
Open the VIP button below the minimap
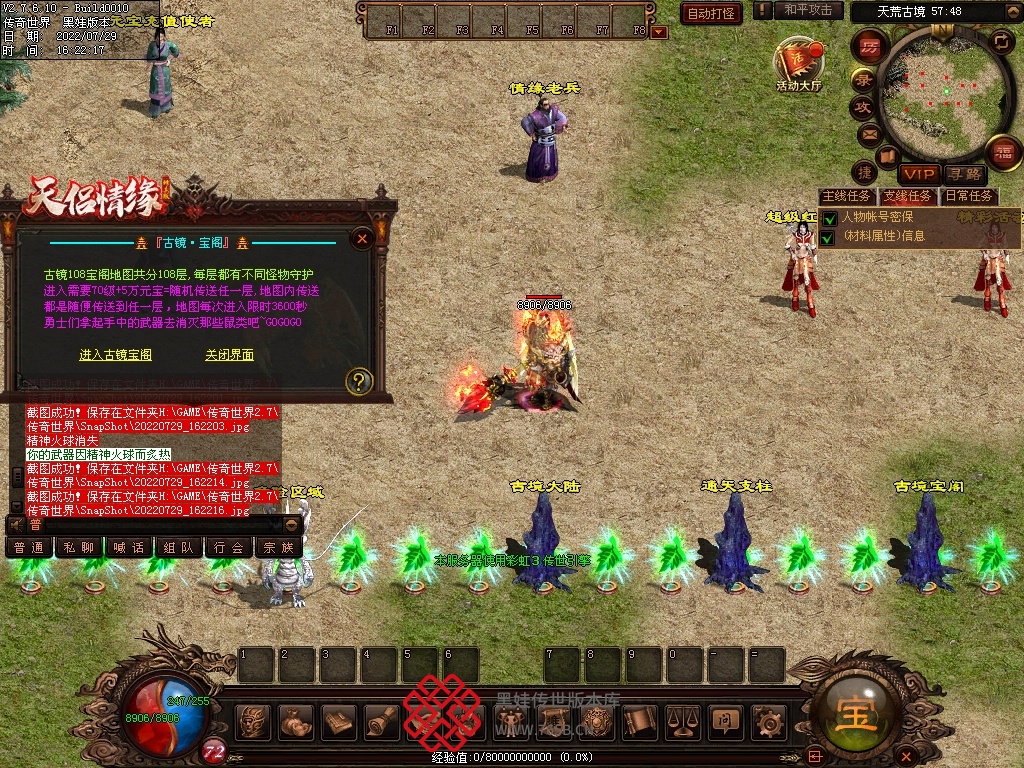(917, 174)
